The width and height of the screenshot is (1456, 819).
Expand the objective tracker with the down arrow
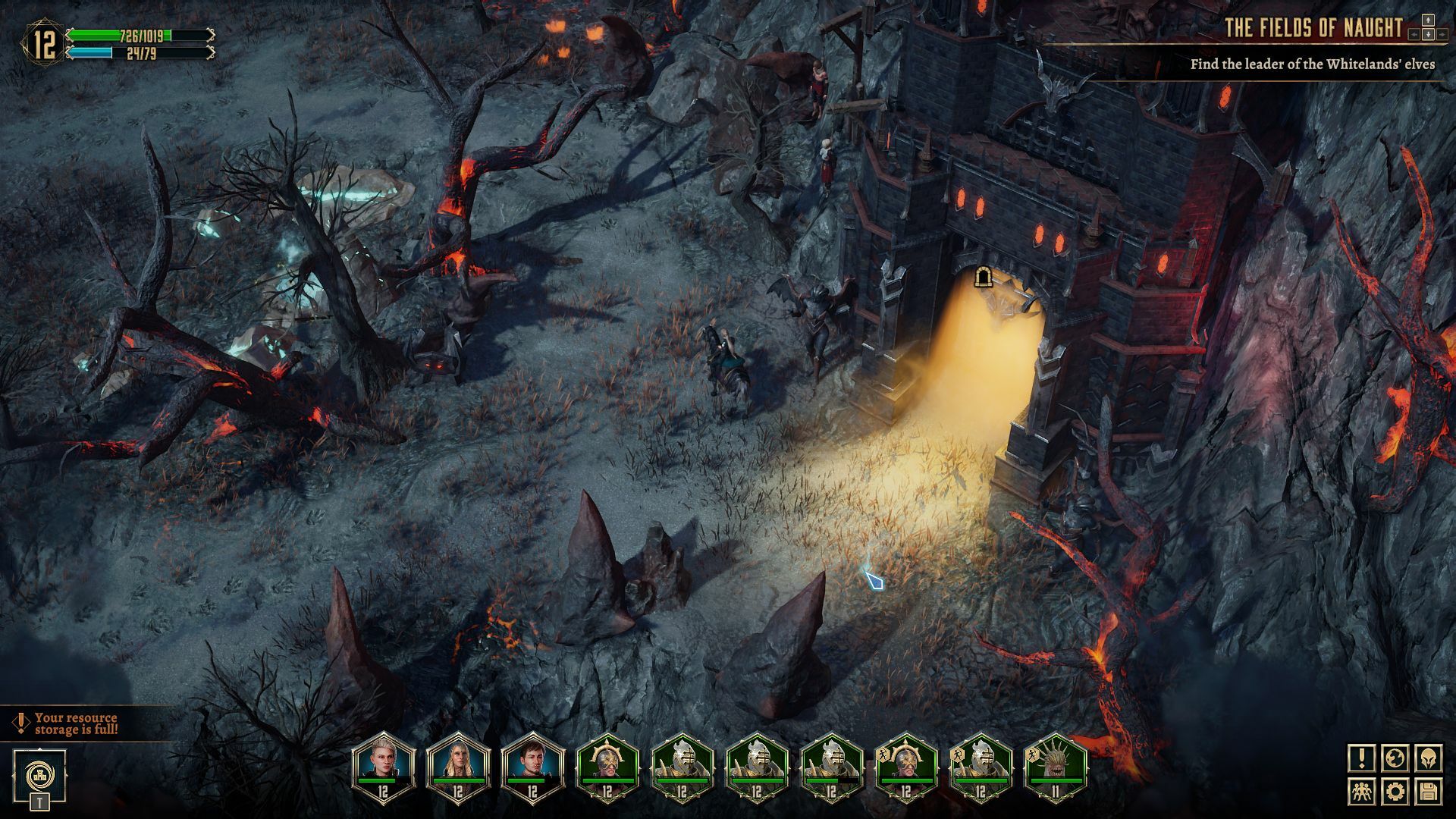click(1428, 35)
